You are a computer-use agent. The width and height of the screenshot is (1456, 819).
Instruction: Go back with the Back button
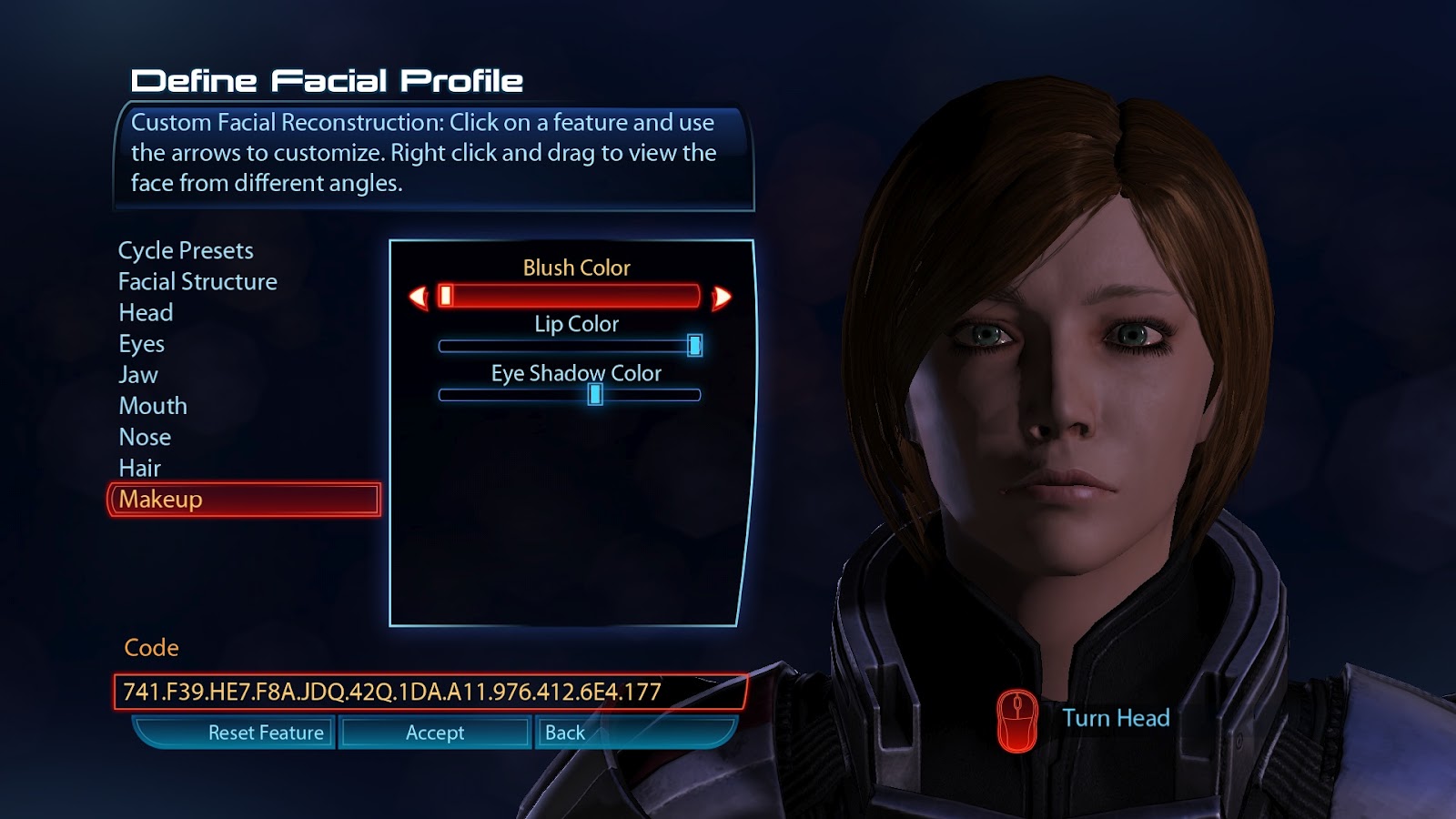[x=565, y=733]
